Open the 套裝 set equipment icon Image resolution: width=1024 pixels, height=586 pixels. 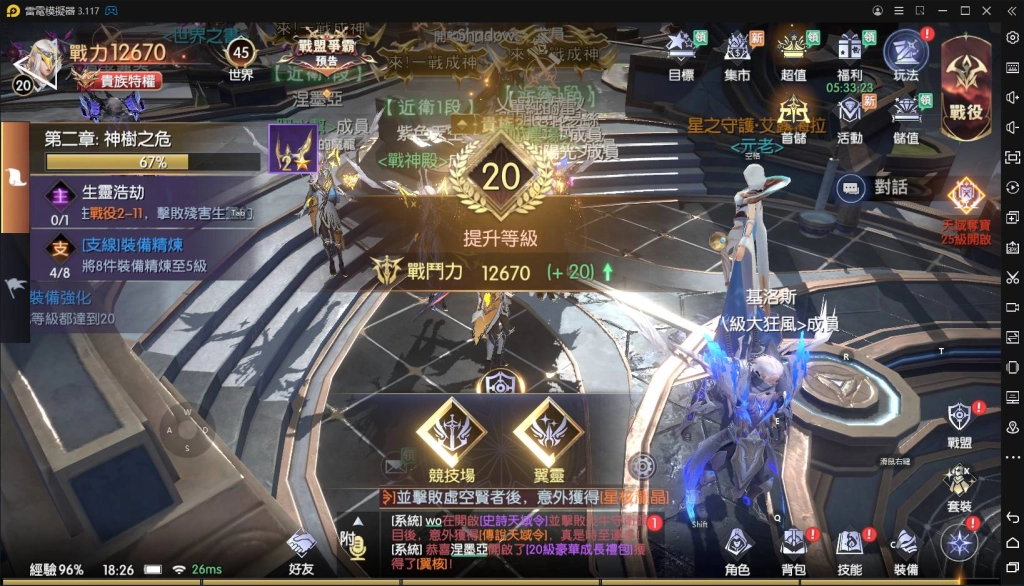point(959,488)
